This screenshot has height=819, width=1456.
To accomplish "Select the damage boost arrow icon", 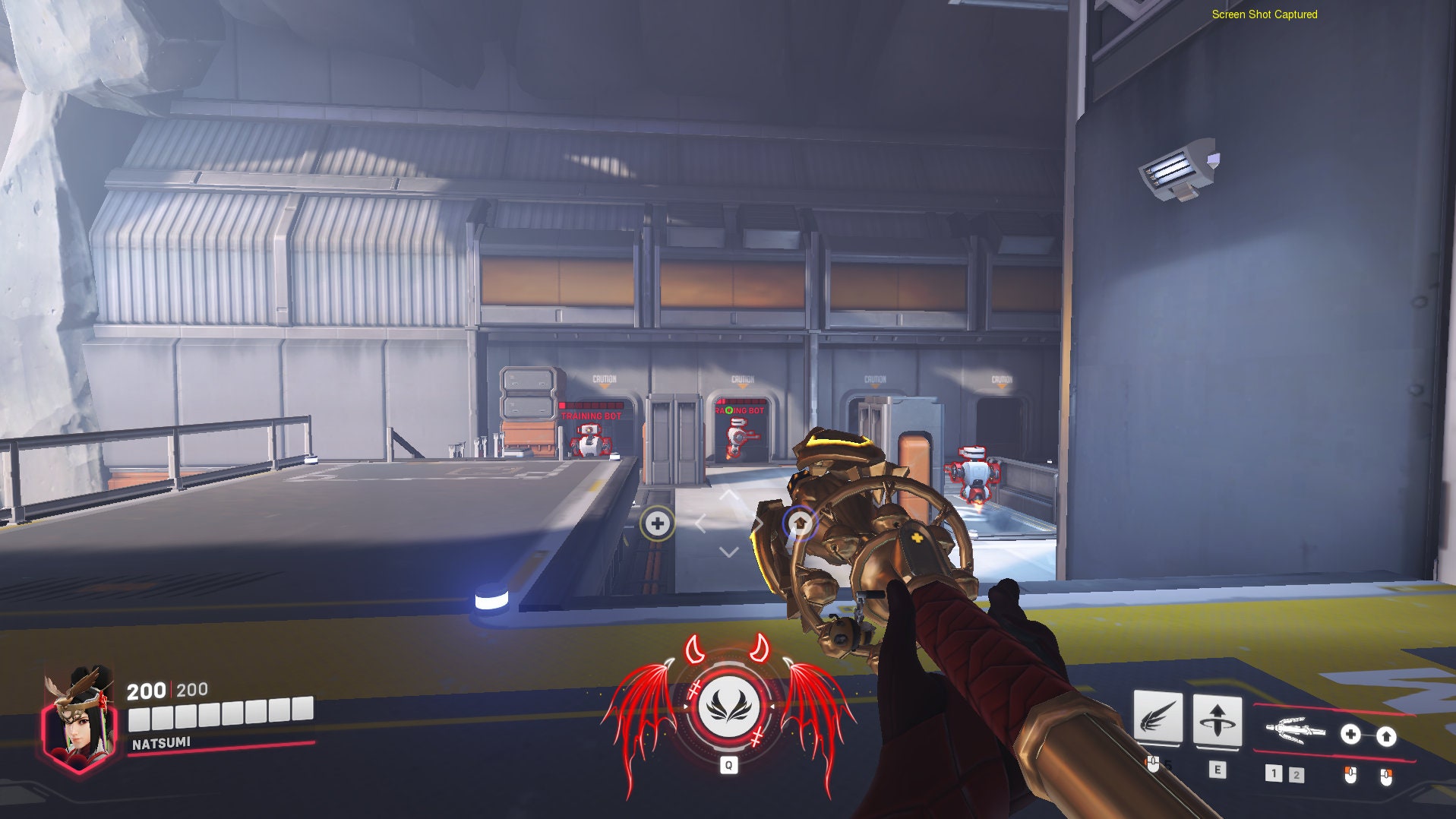I will tap(1385, 735).
